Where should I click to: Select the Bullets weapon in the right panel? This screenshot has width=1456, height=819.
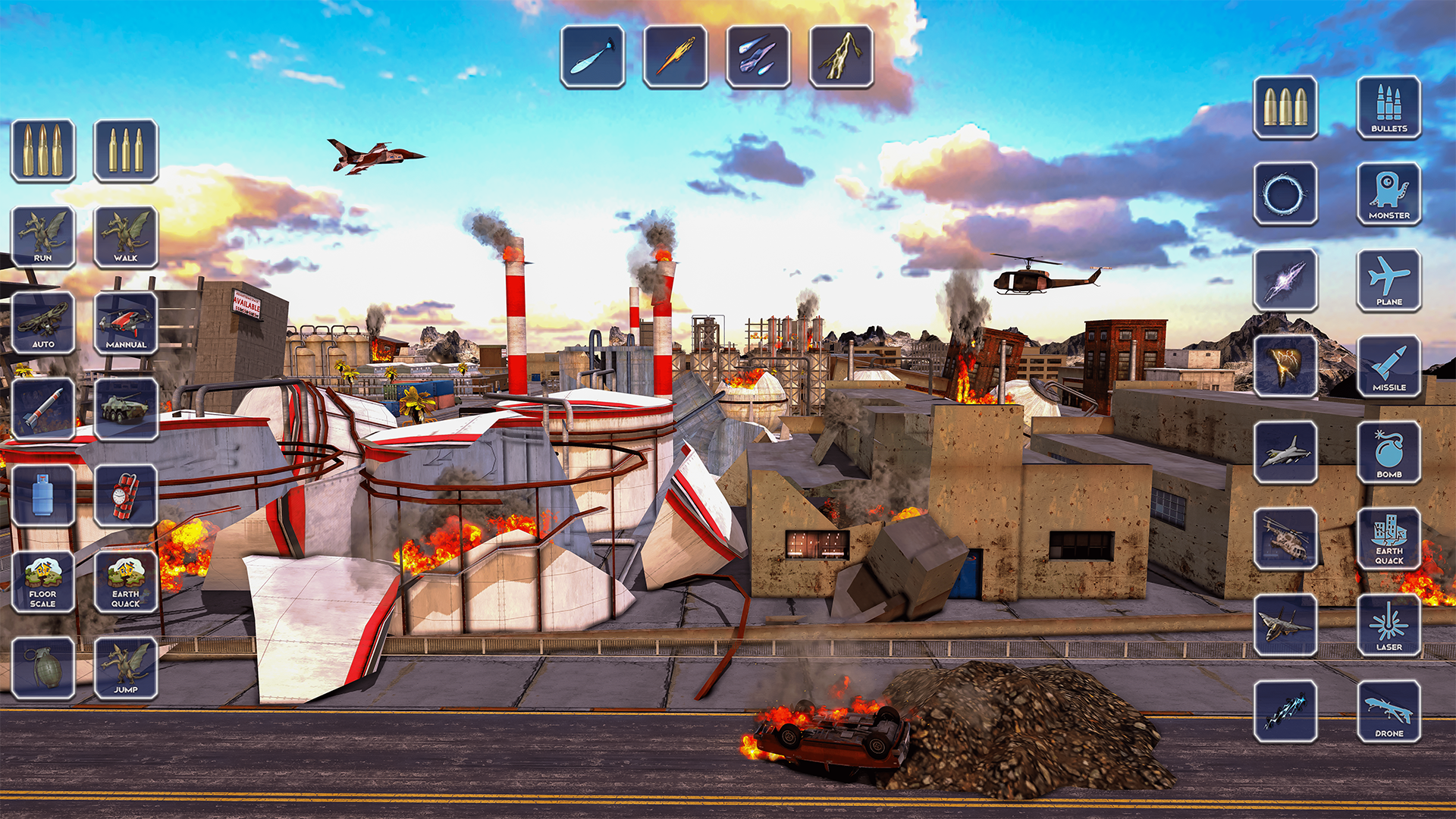[x=1389, y=110]
